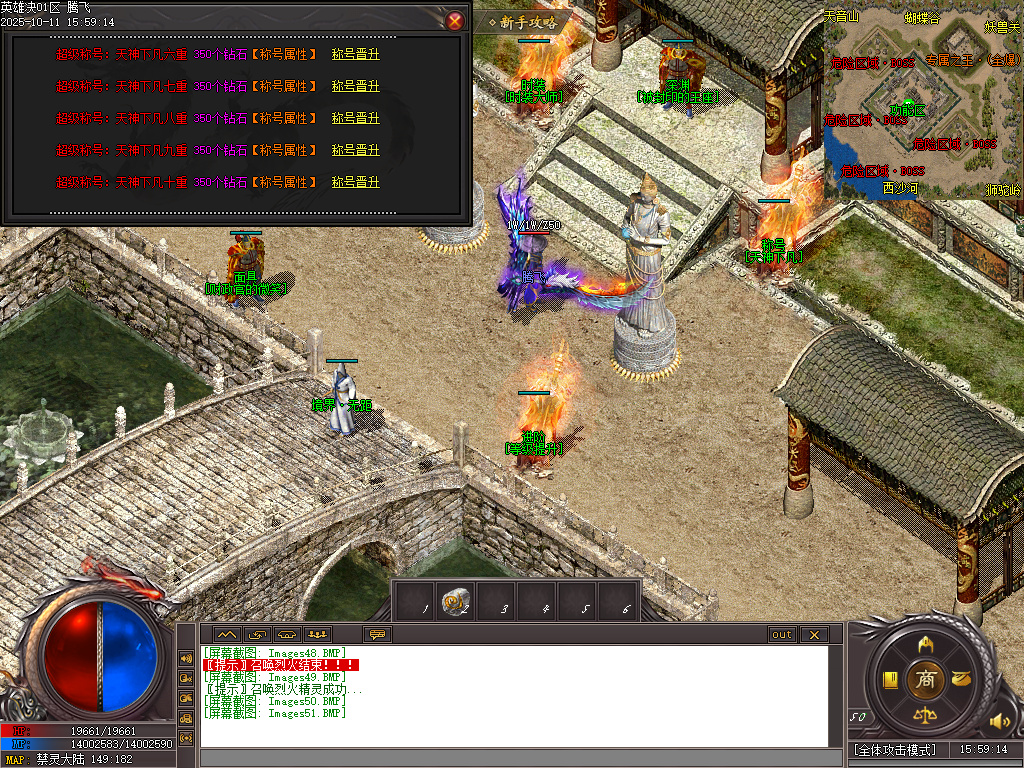
Task: Click 称号晋升 for 天神下凡六重
Action: point(356,55)
